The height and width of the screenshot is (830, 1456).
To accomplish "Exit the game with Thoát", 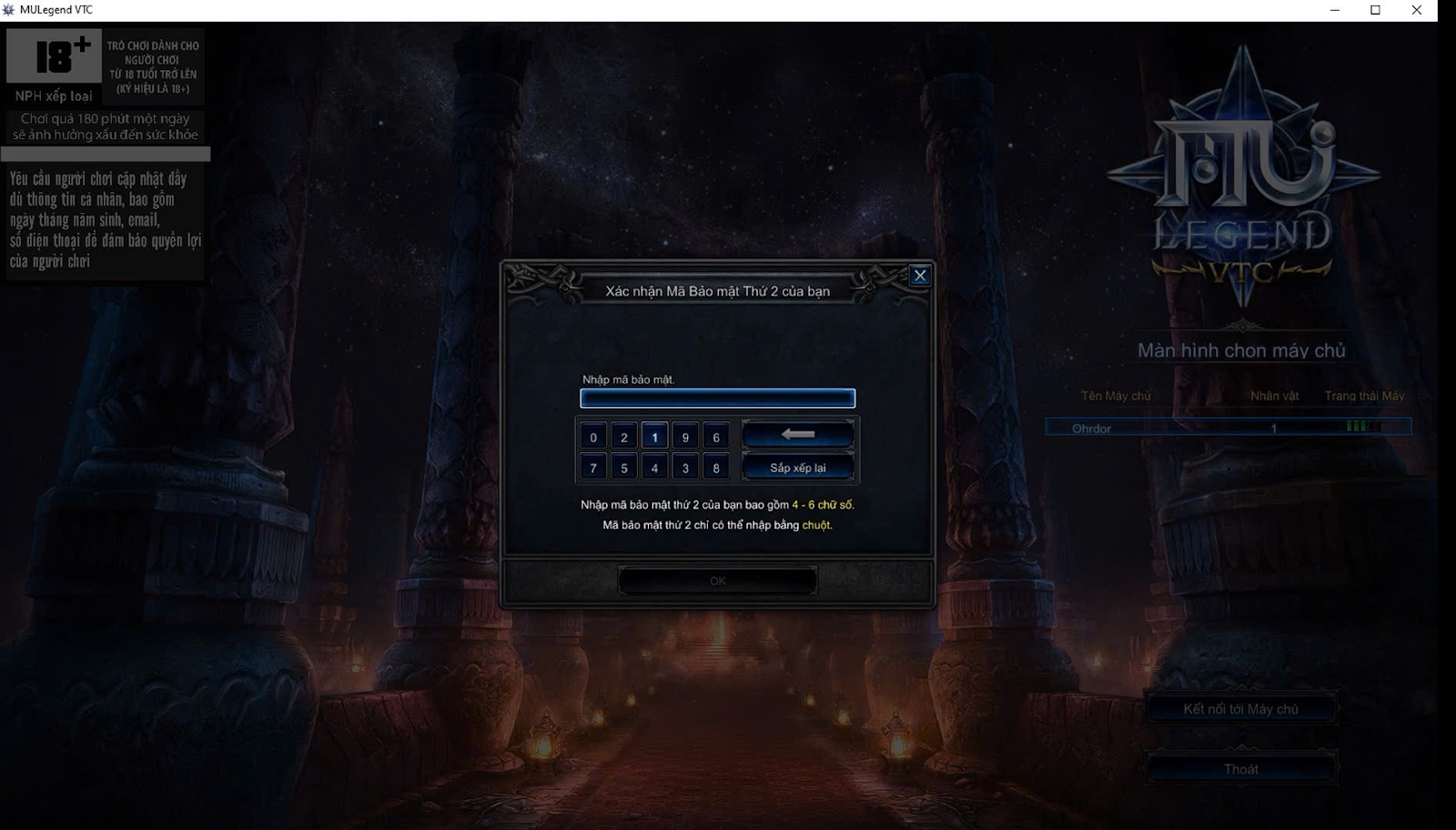I will (x=1240, y=769).
